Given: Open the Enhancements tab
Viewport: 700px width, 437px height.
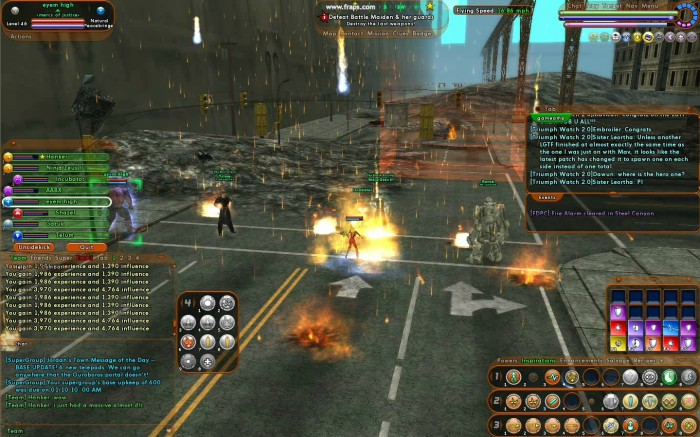Looking at the screenshot, I should point(576,359).
